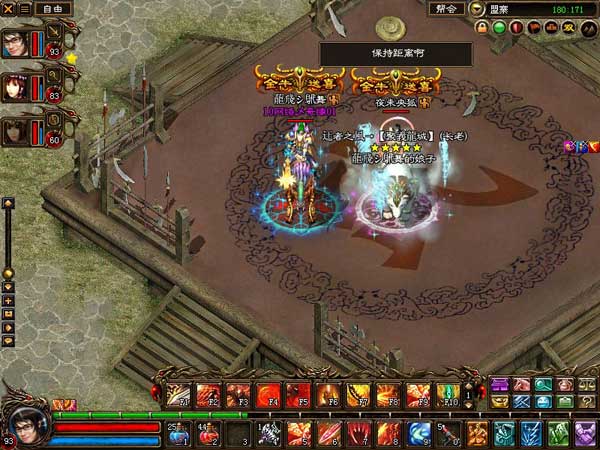
Task: Use the F10 teal skill slot
Action: pyautogui.click(x=447, y=394)
